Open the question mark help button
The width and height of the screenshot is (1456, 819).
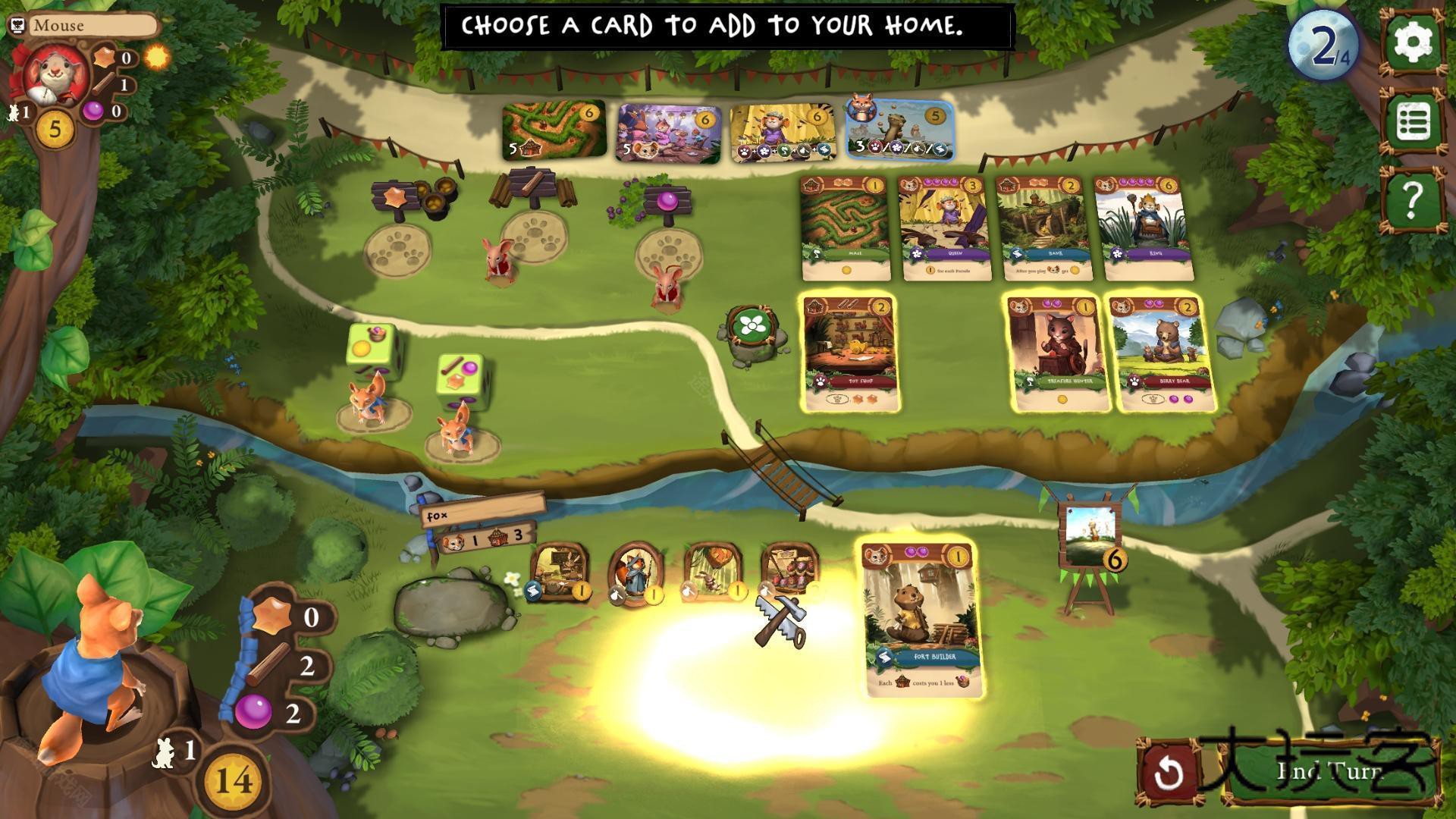pos(1411,199)
